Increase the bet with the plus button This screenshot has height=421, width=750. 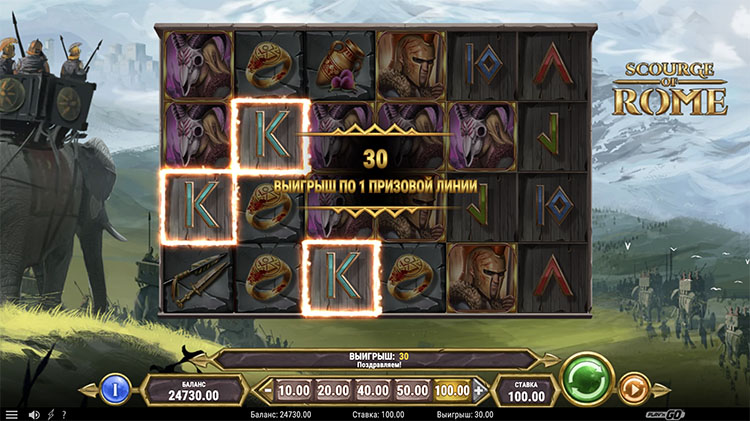[478, 389]
